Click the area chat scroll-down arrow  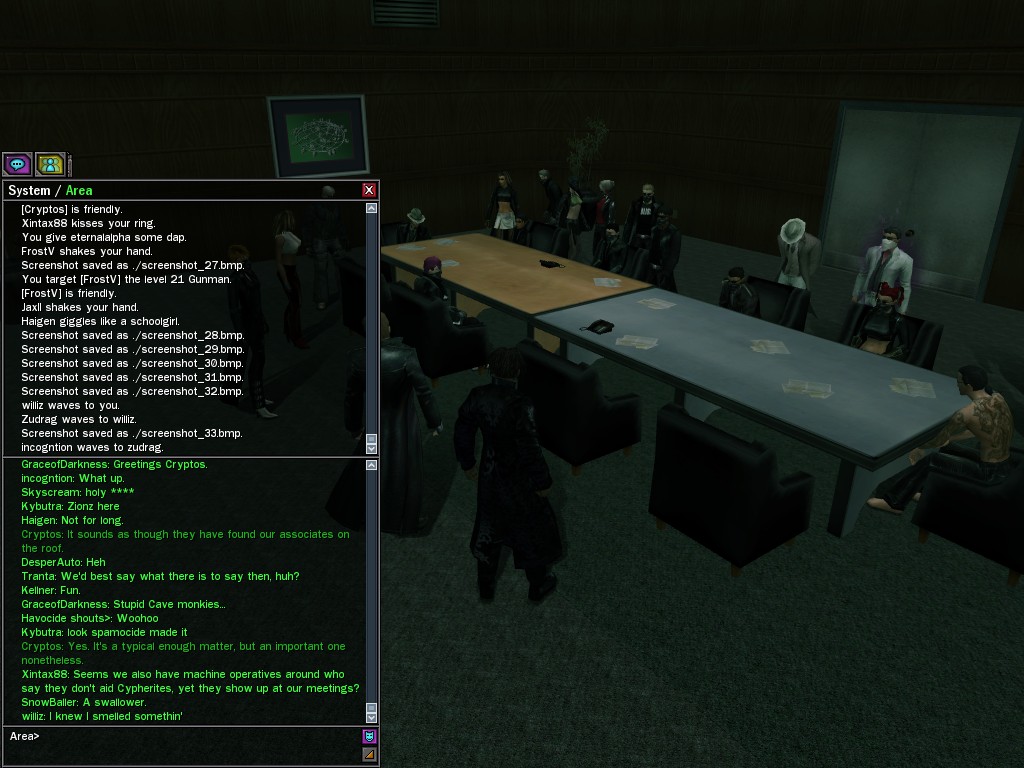(372, 717)
